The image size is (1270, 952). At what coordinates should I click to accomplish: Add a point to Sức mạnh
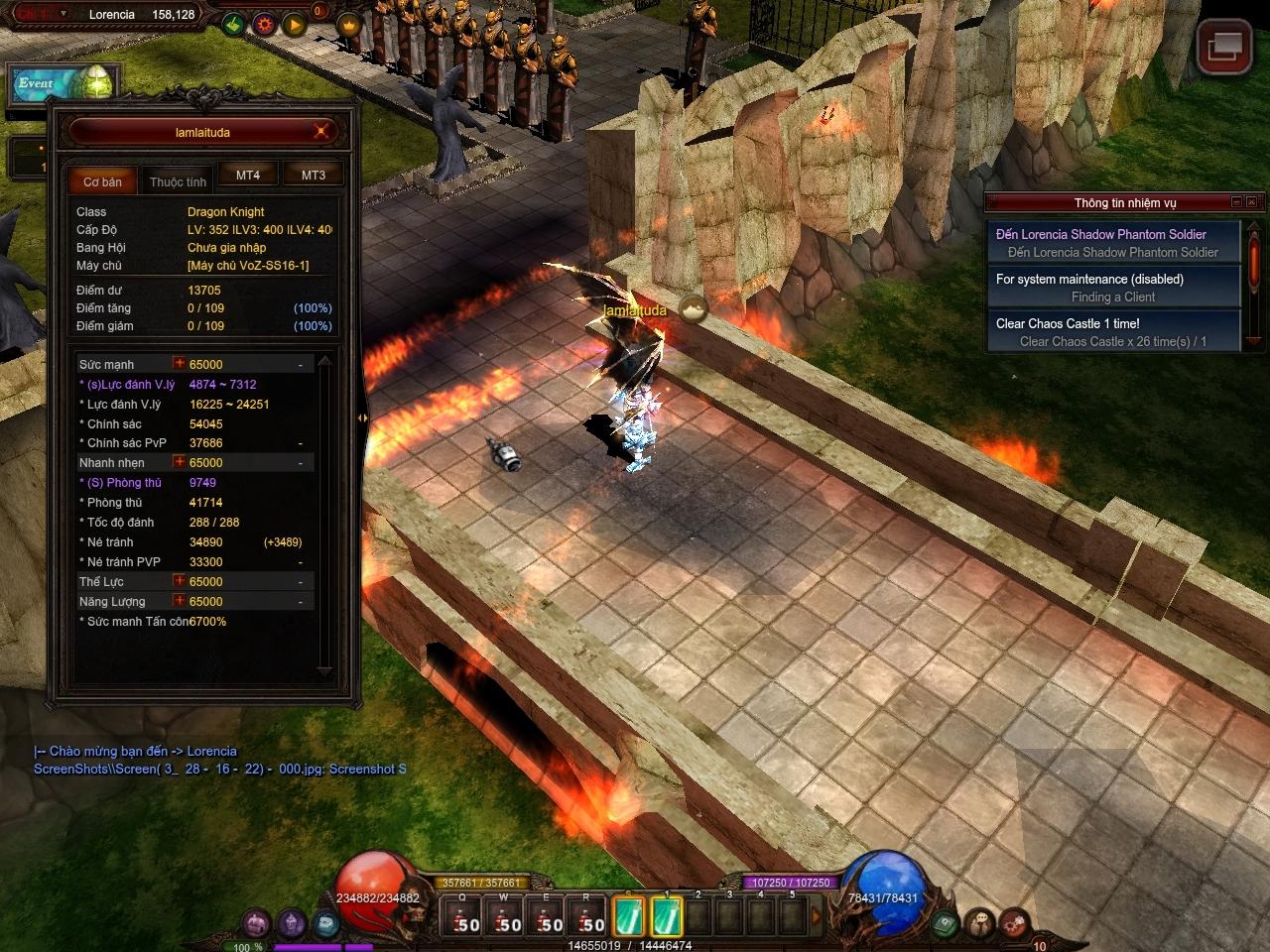[180, 364]
